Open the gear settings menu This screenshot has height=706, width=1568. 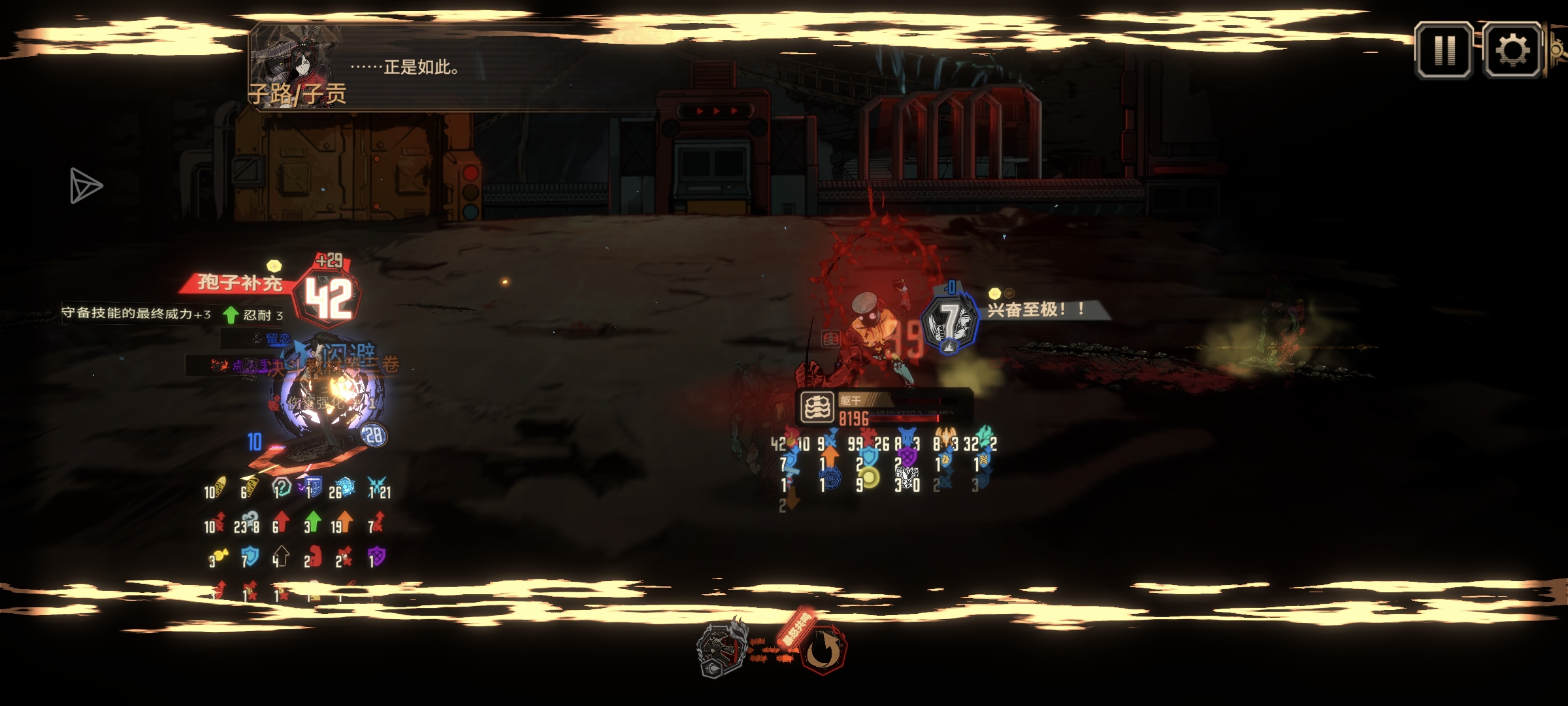click(1512, 50)
